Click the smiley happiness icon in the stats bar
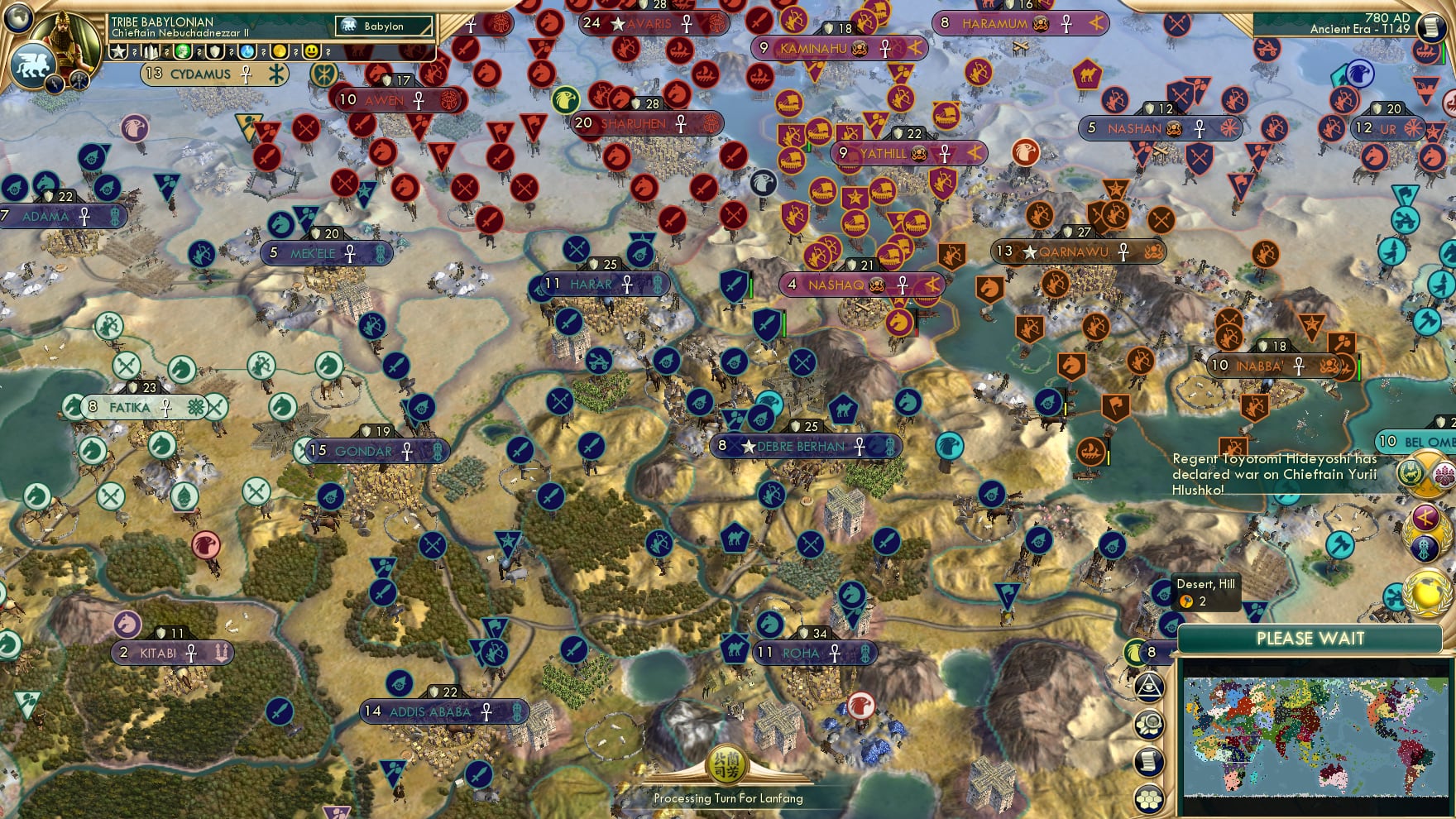 pos(313,52)
